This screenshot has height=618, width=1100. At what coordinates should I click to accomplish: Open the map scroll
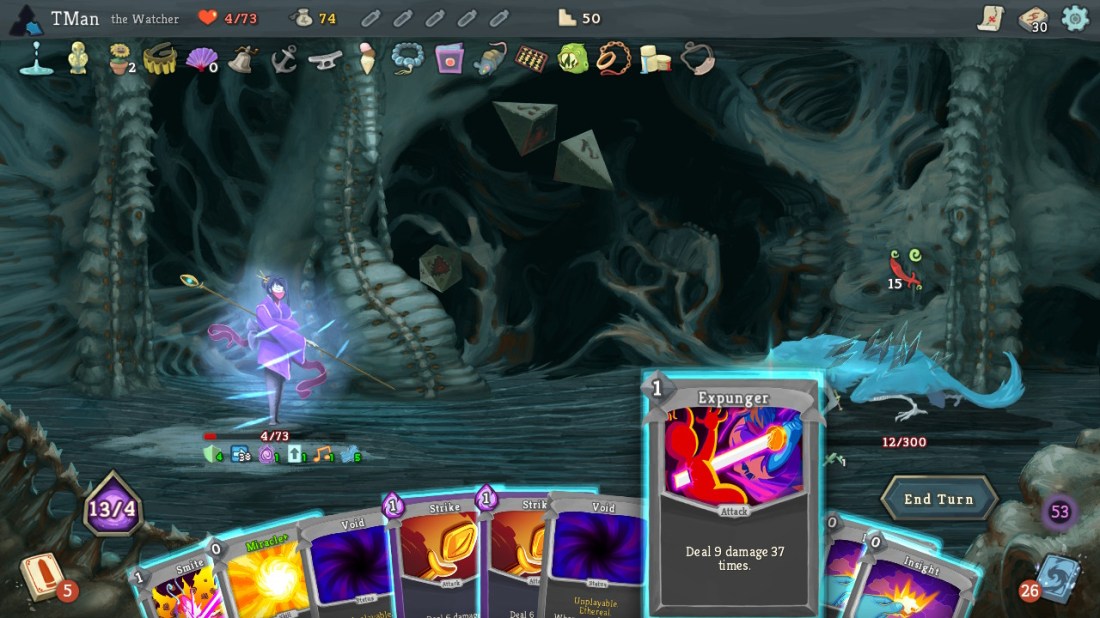990,18
